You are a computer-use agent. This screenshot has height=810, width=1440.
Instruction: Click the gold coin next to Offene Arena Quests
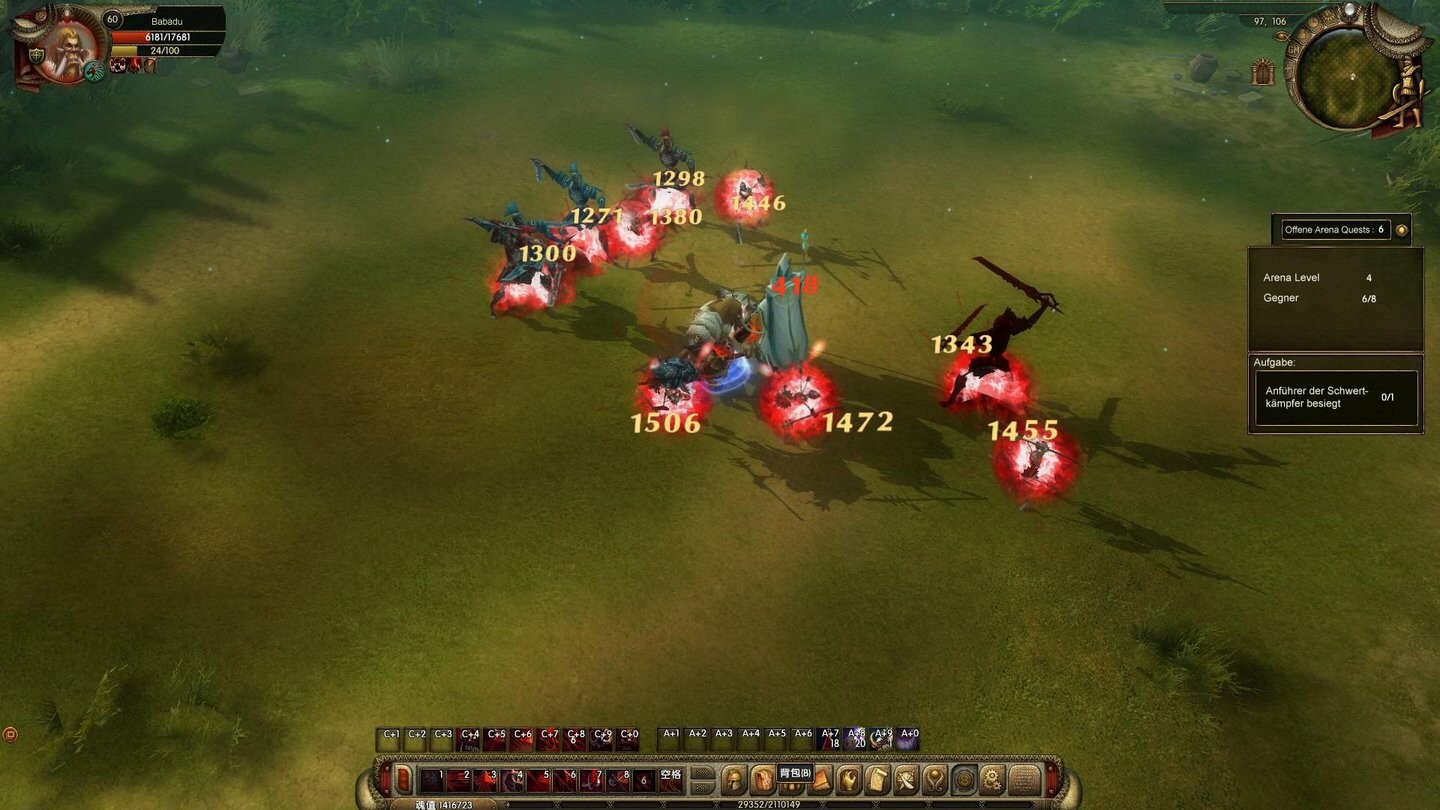tap(1400, 229)
